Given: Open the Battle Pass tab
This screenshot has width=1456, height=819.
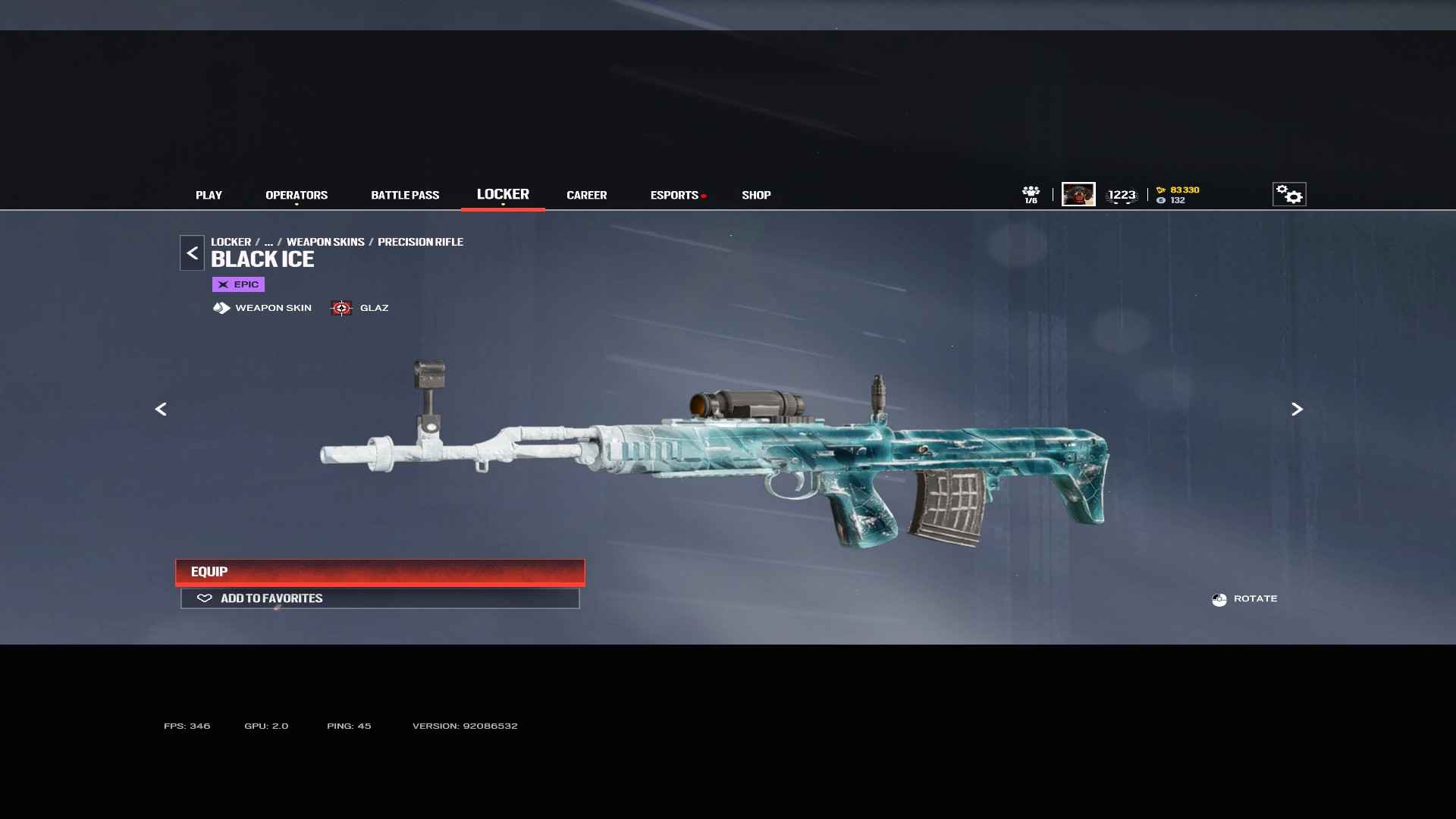Looking at the screenshot, I should tap(405, 195).
